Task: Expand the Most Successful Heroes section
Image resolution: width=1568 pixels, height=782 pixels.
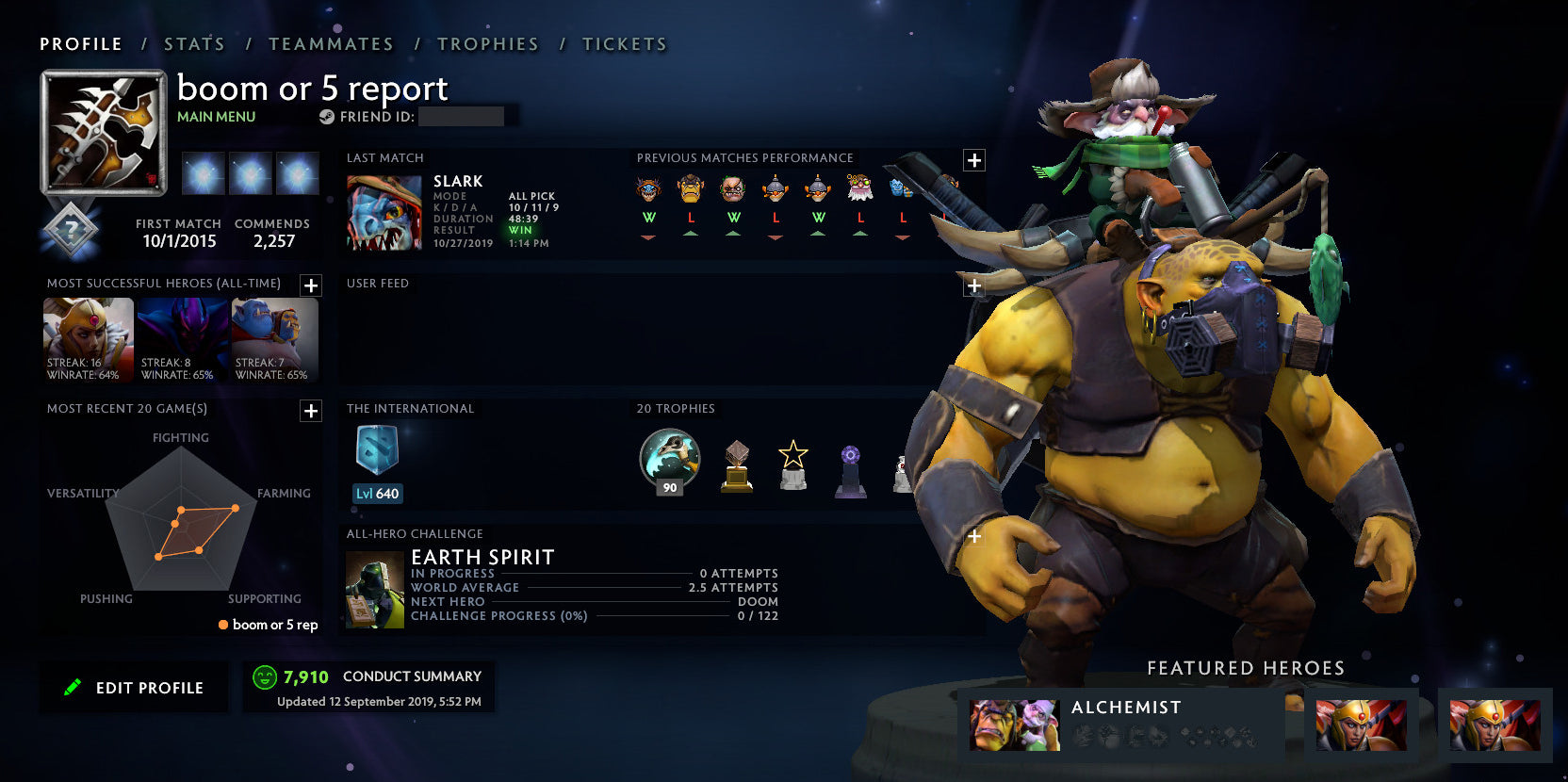Action: coord(311,286)
